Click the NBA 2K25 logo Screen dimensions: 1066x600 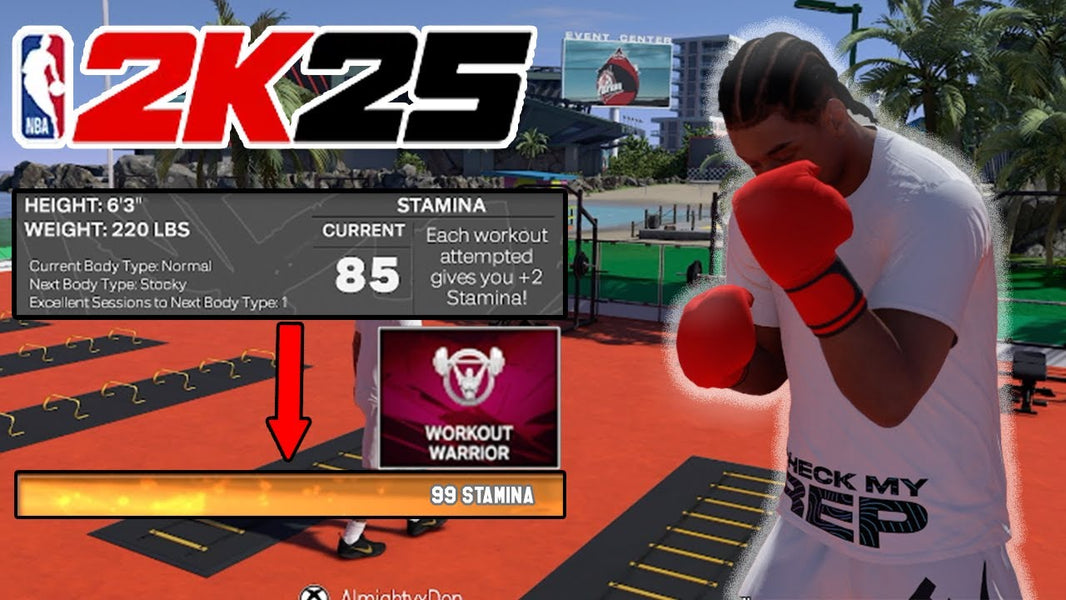click(273, 88)
